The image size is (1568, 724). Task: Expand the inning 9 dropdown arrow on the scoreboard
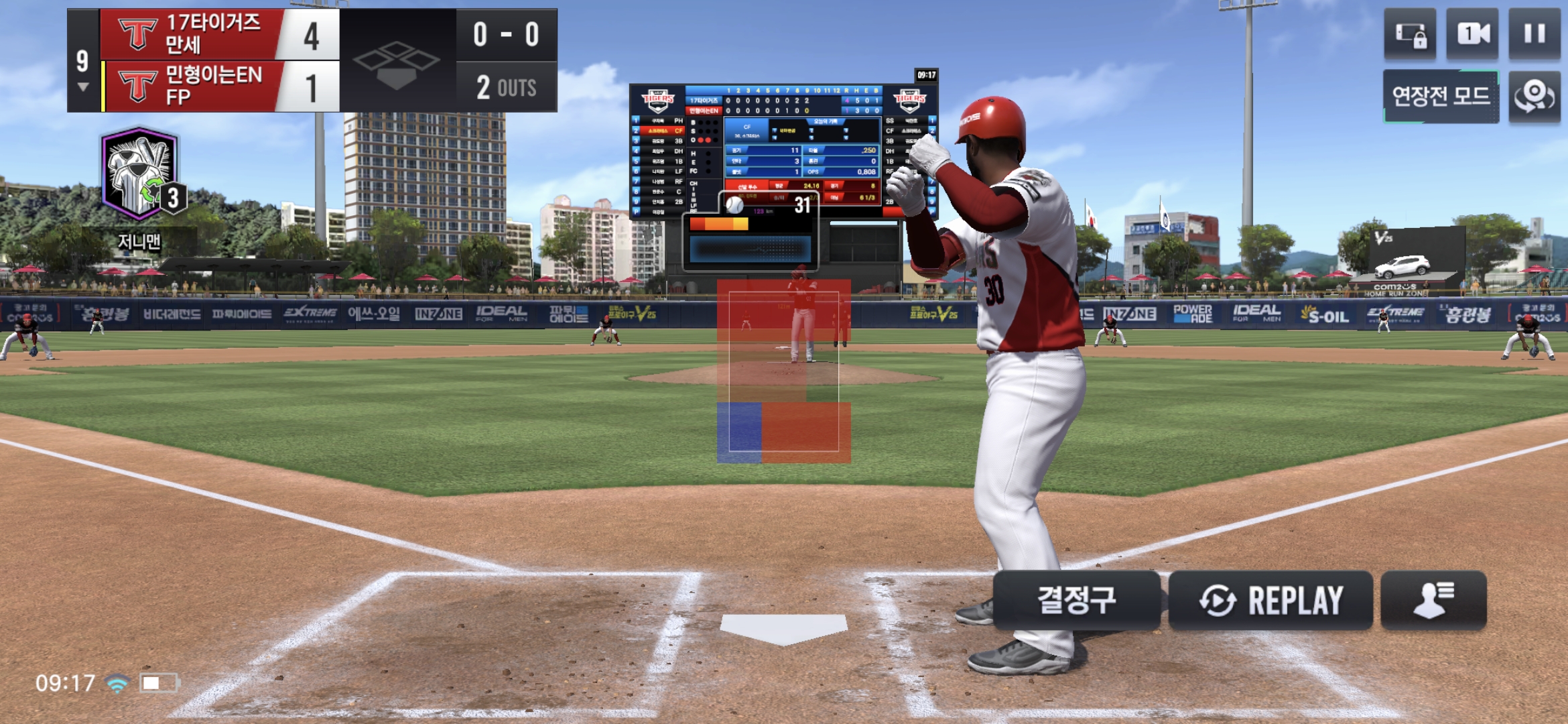[x=83, y=87]
